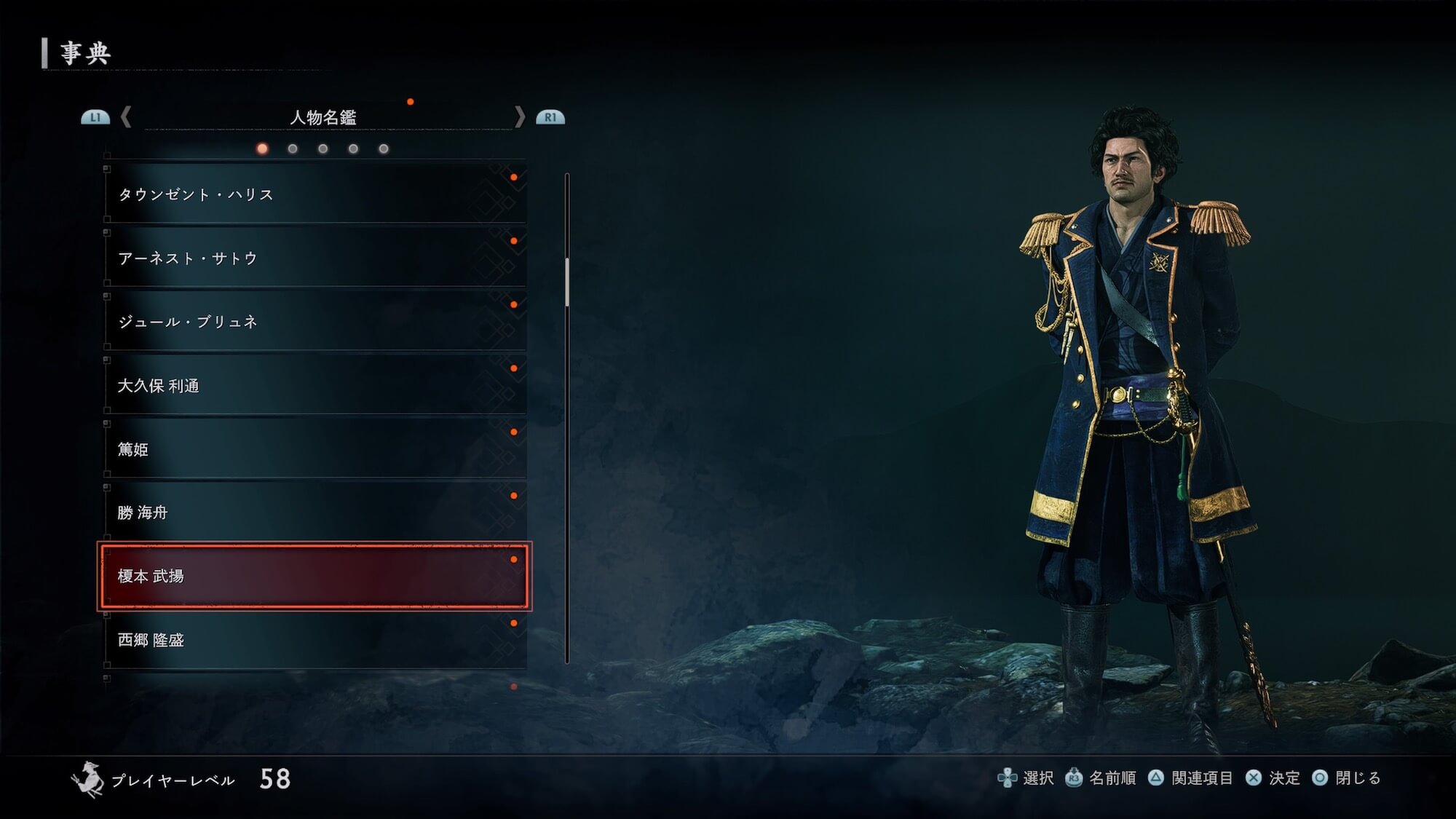The height and width of the screenshot is (819, 1456).
Task: Switch to the fifth page dot
Action: pos(384,149)
